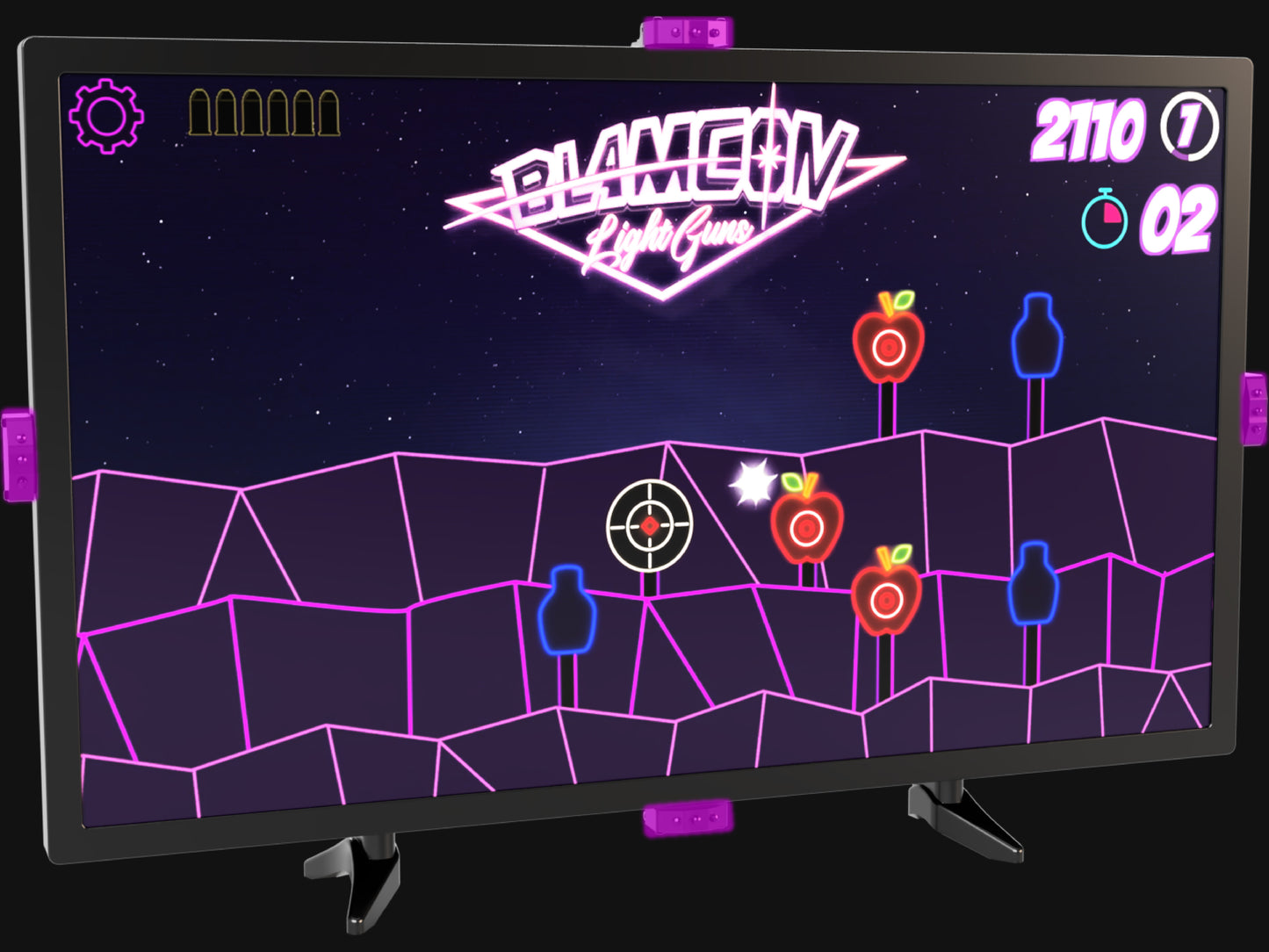Shoot the black-and-white bullseye target

(649, 524)
